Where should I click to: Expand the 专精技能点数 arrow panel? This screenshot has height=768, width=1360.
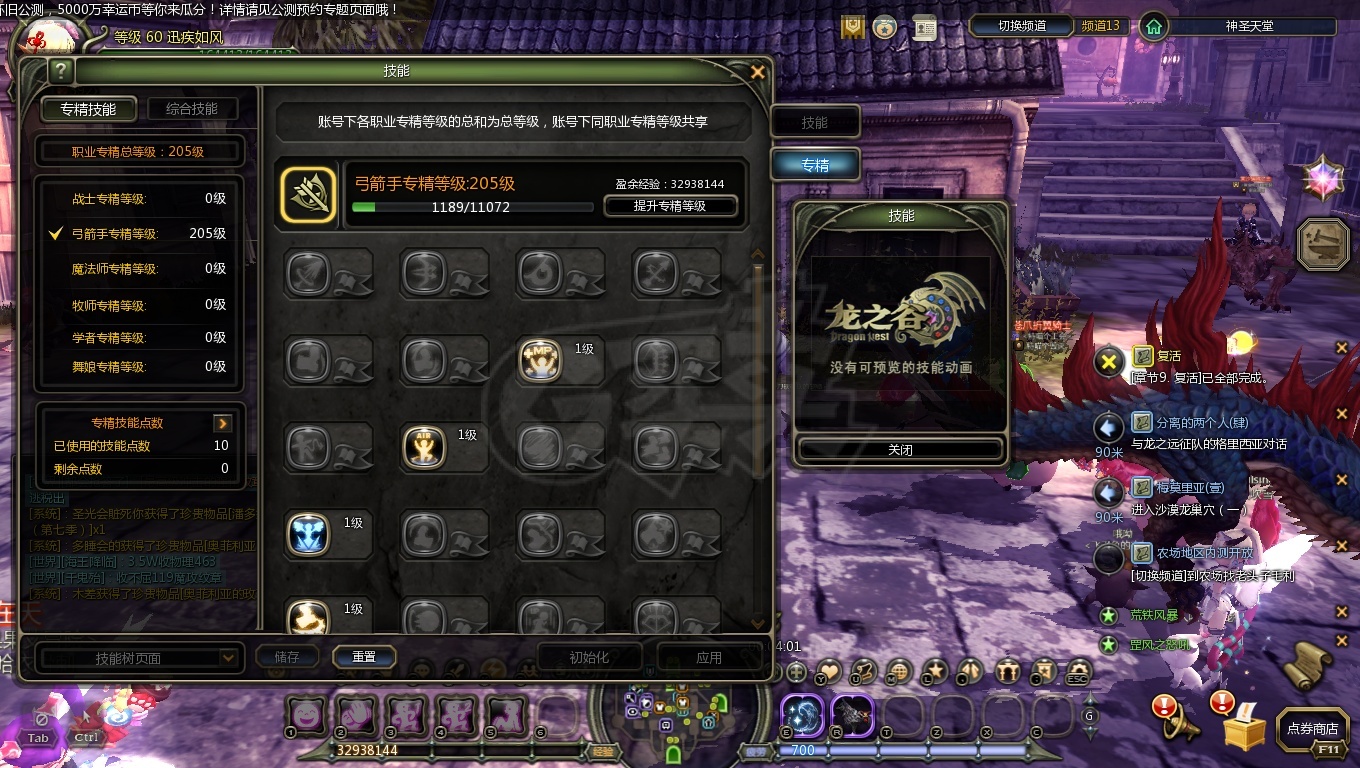pyautogui.click(x=222, y=422)
